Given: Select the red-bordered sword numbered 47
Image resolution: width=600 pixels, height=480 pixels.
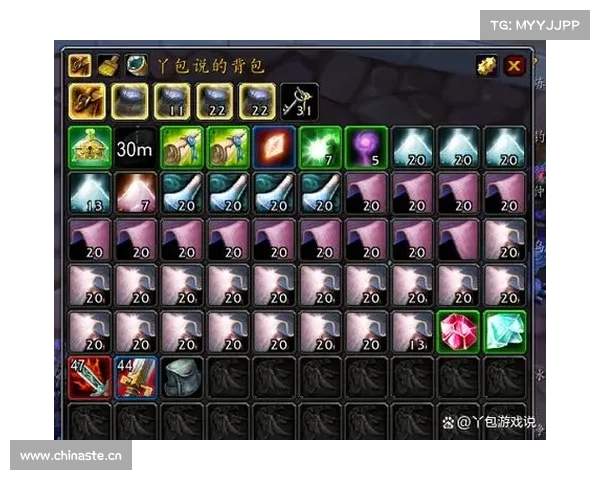Looking at the screenshot, I should (x=88, y=378).
